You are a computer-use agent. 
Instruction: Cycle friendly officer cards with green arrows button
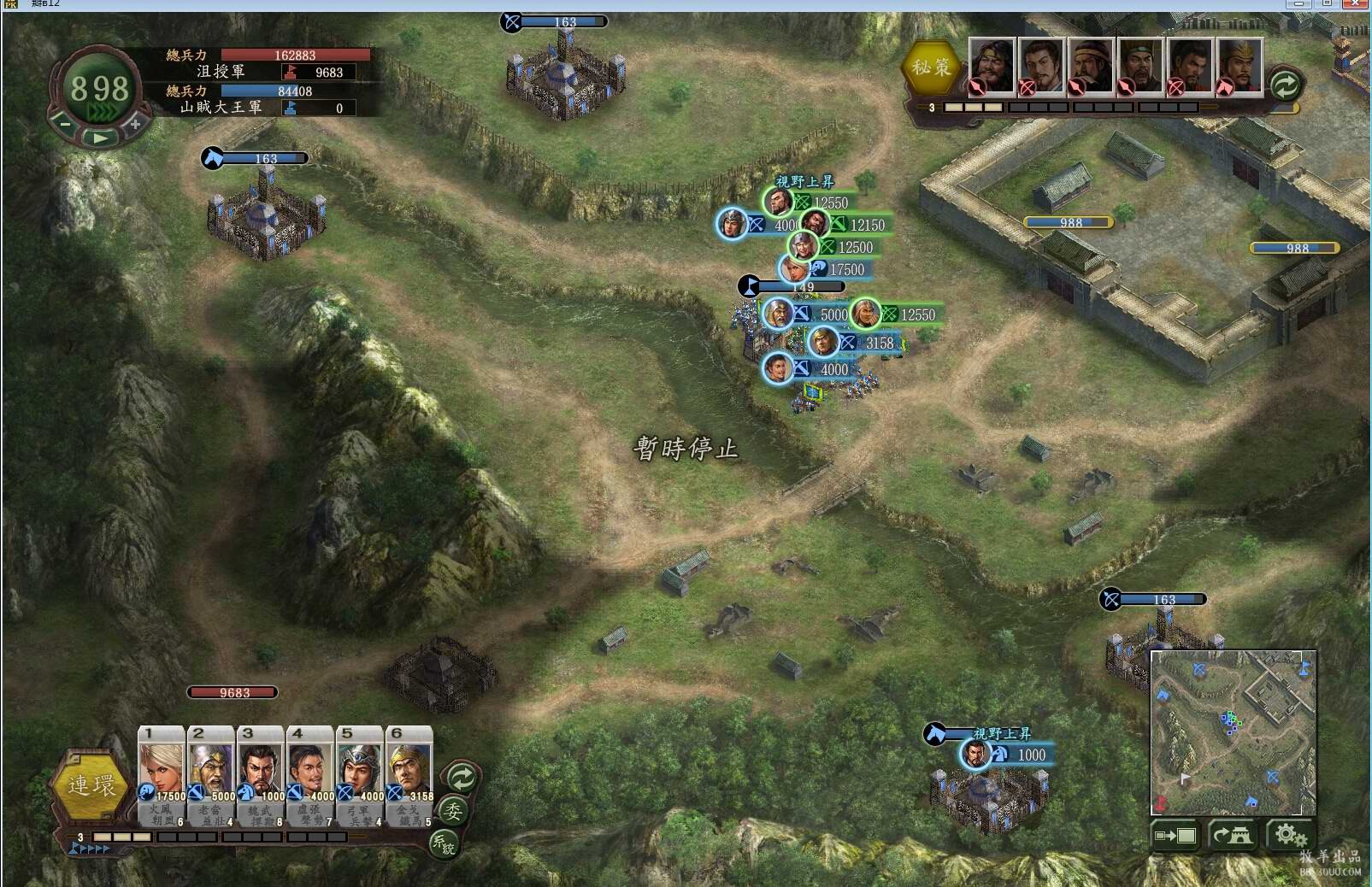pos(462,778)
